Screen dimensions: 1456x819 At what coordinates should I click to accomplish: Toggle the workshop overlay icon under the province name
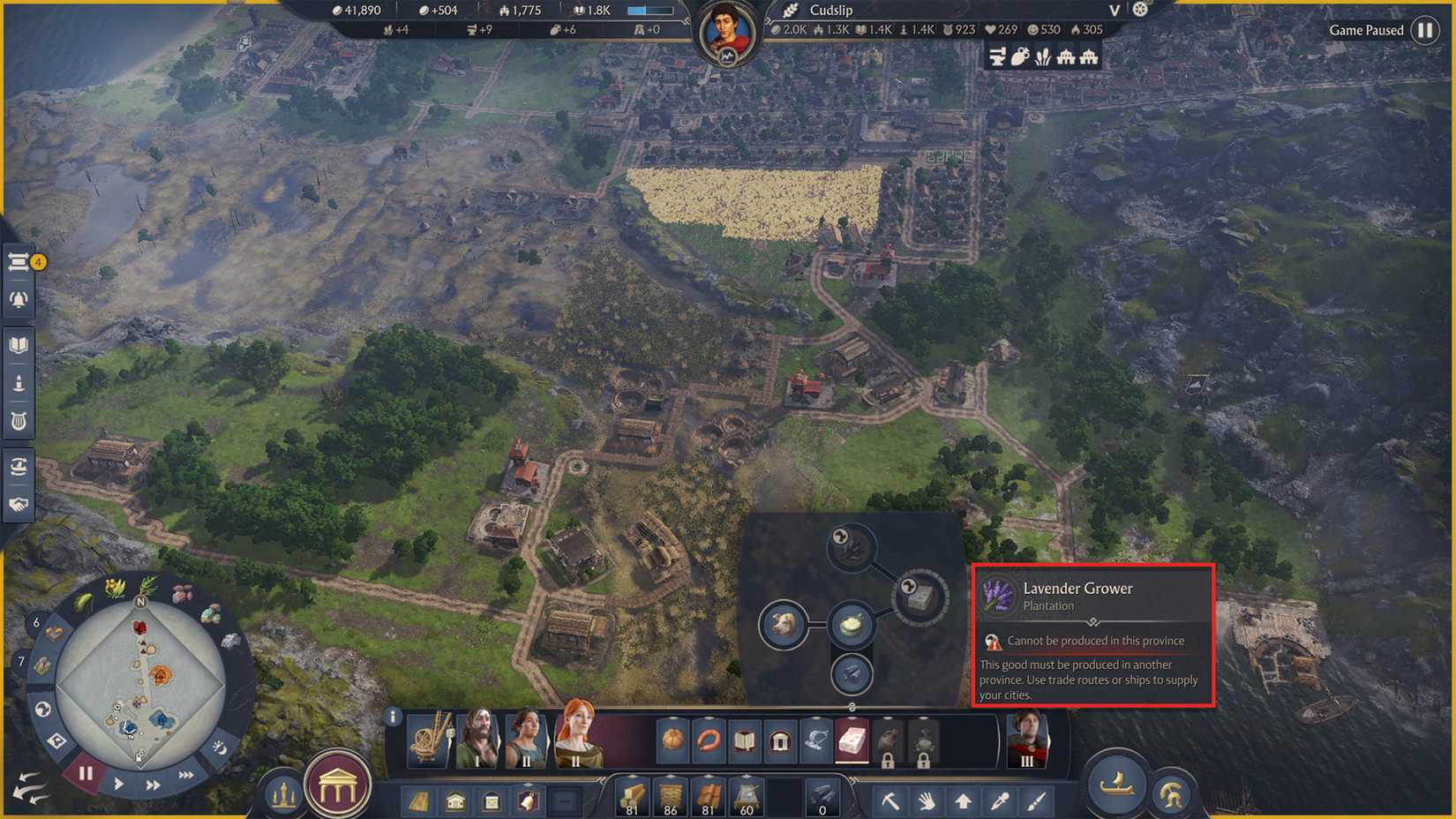[996, 56]
